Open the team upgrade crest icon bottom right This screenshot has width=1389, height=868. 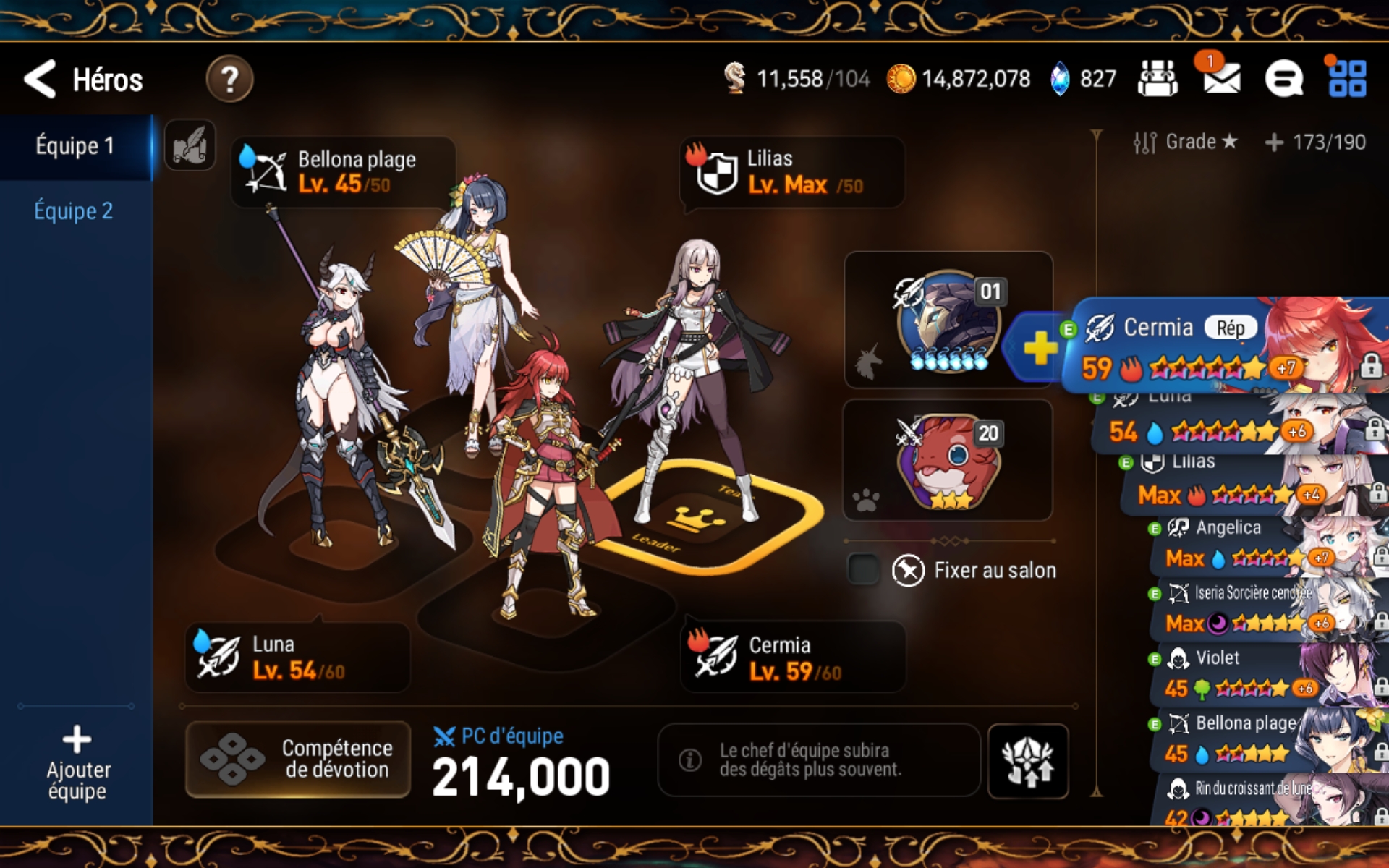[1029, 759]
